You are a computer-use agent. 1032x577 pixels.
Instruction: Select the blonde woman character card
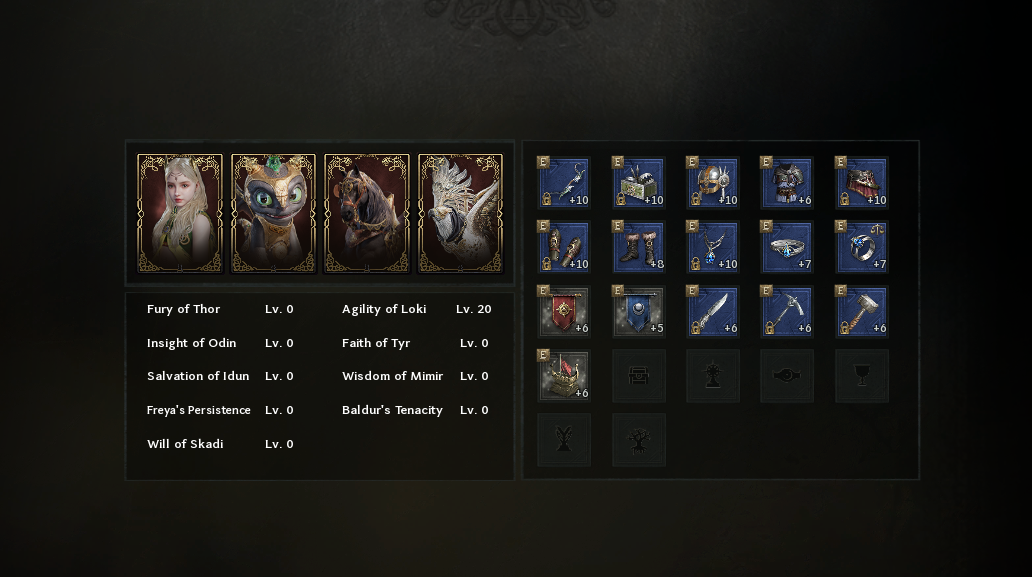[180, 213]
